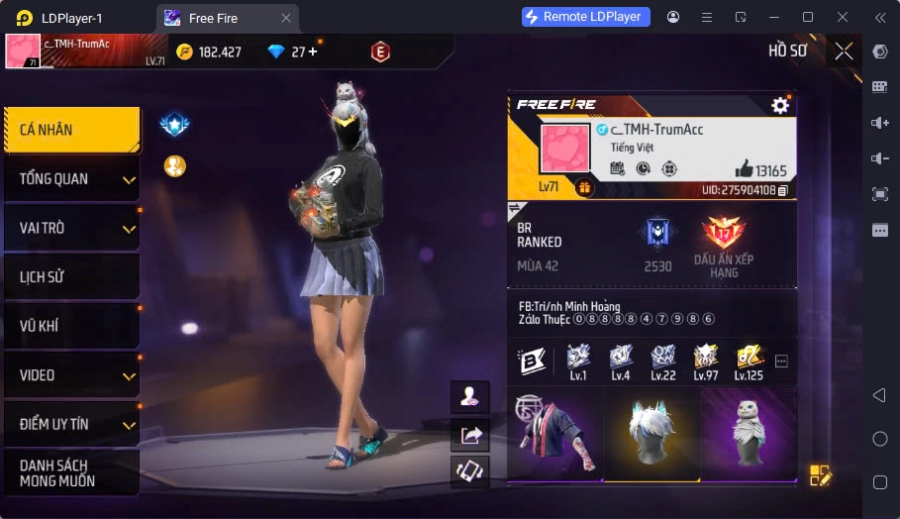Open the Lv.125 badge icon

(x=748, y=359)
